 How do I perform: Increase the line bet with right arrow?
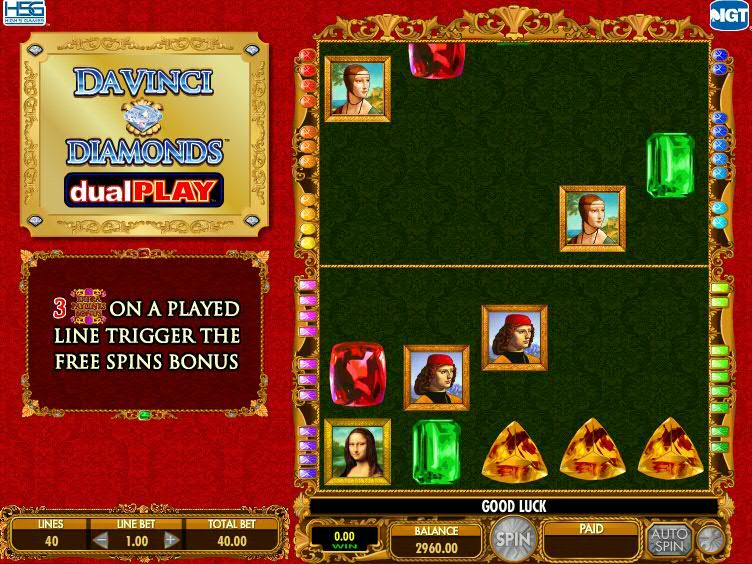(171, 541)
